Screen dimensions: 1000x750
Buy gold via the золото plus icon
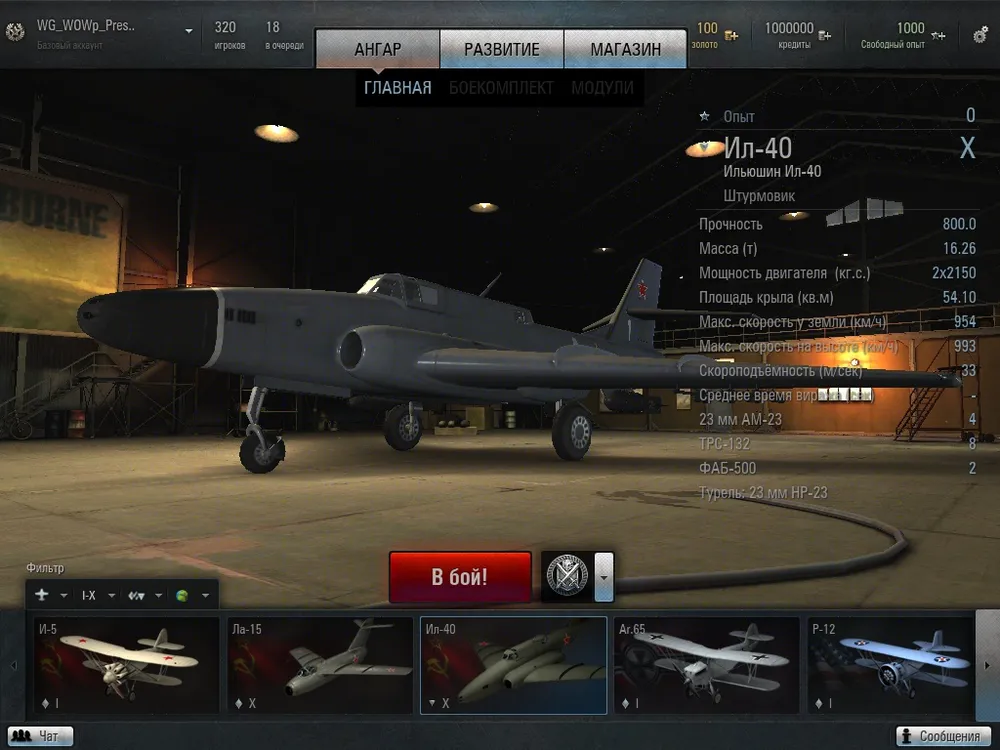pyautogui.click(x=732, y=36)
